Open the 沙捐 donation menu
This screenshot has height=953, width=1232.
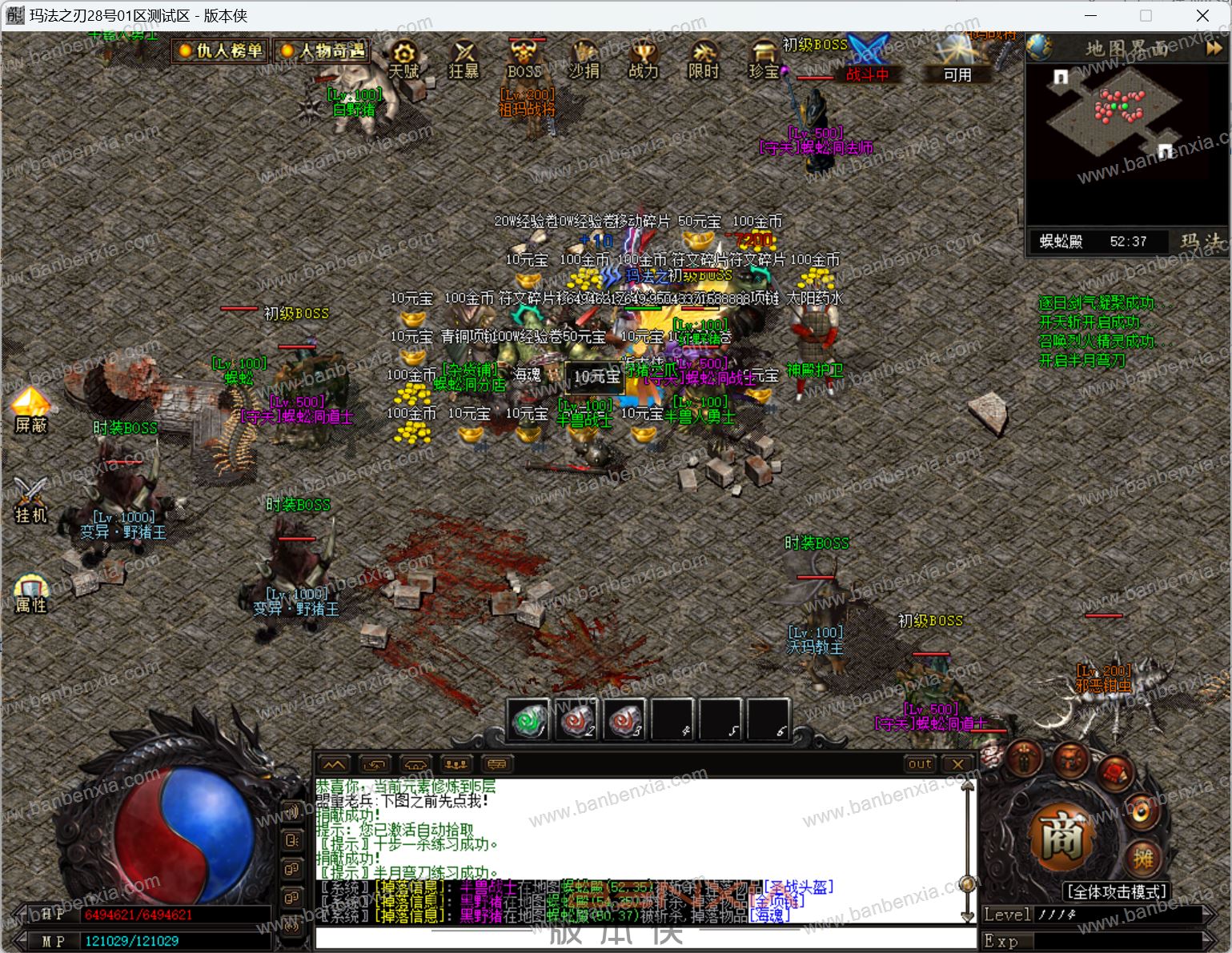point(584,59)
